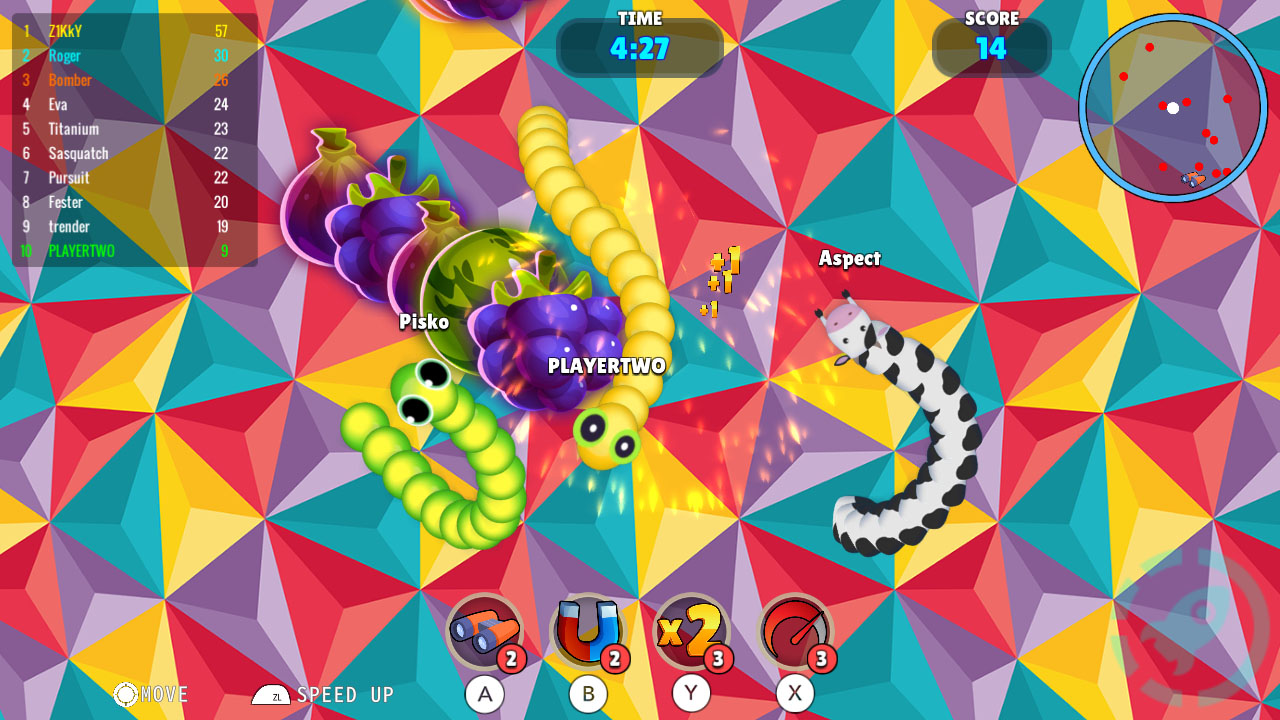Click the circular minimap
The height and width of the screenshot is (720, 1280).
[1173, 107]
